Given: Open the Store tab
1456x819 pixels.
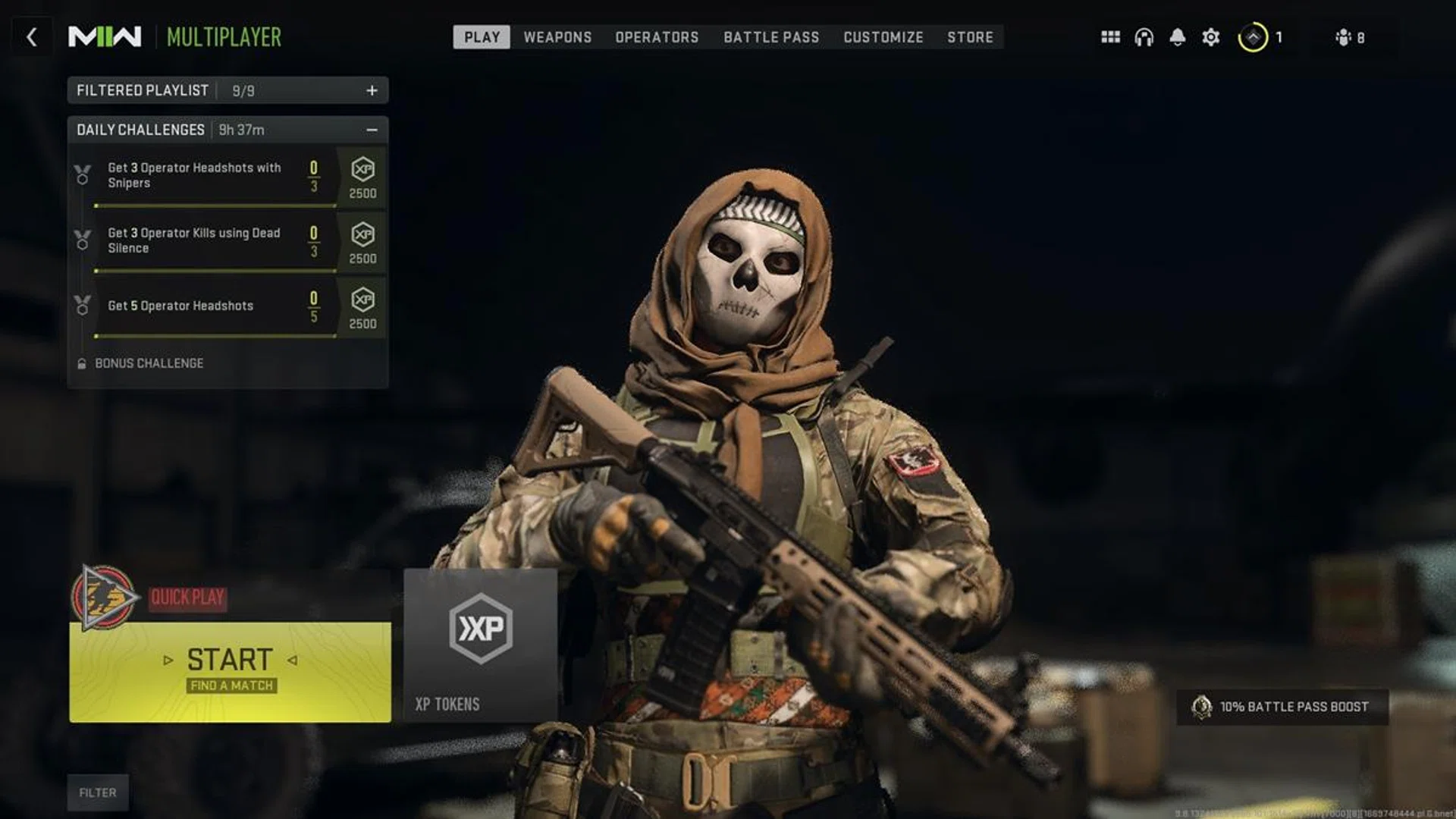Looking at the screenshot, I should point(970,37).
